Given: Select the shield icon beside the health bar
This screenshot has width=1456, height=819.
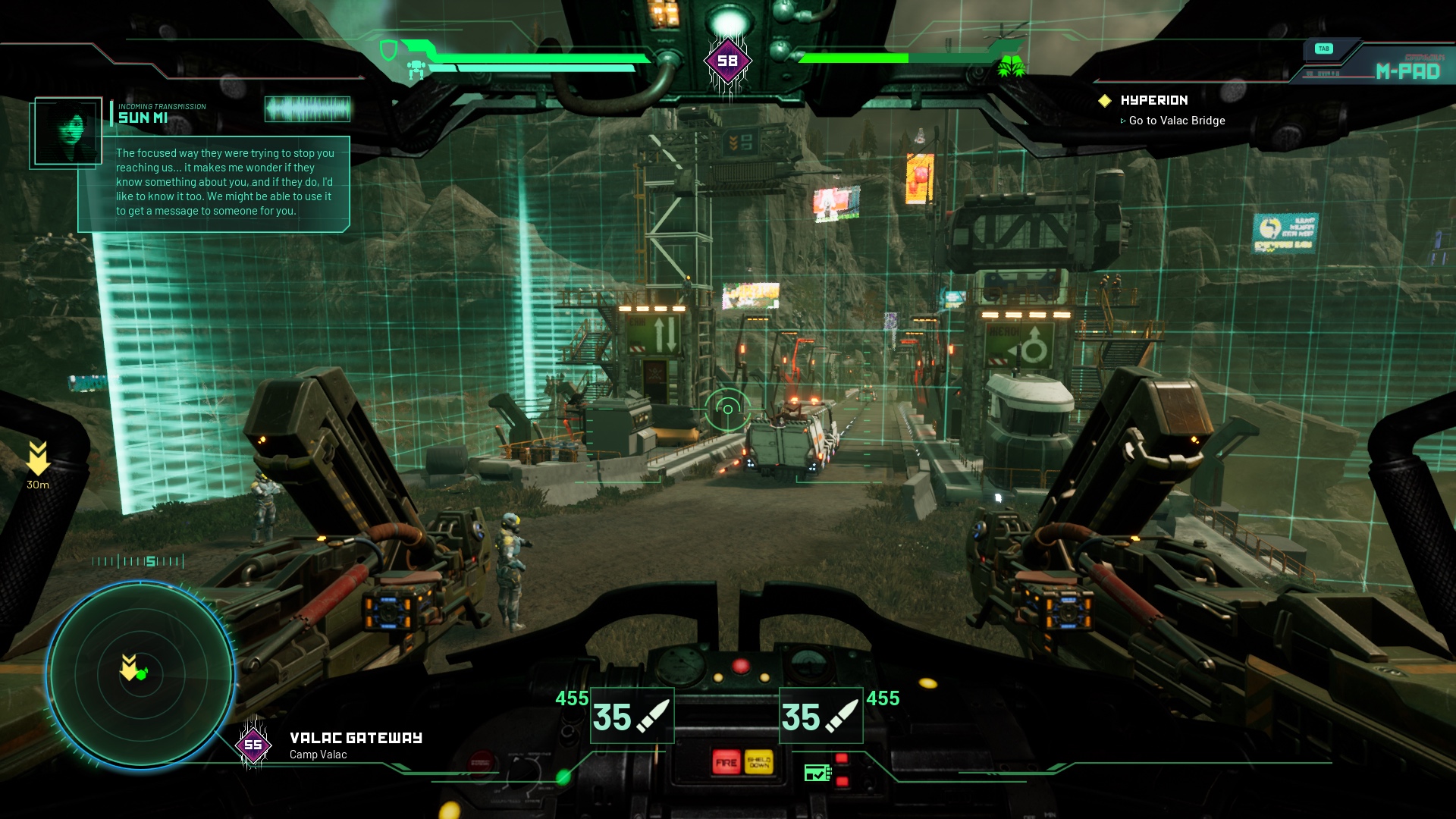Looking at the screenshot, I should coord(389,50).
